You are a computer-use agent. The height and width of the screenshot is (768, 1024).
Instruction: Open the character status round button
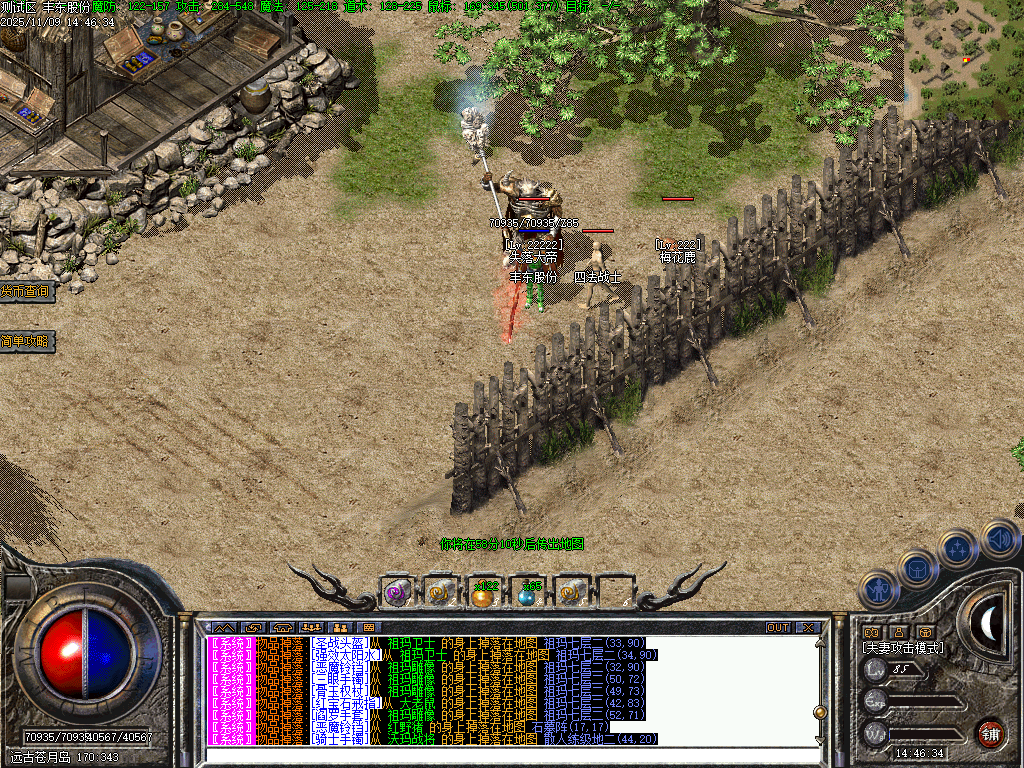(879, 590)
